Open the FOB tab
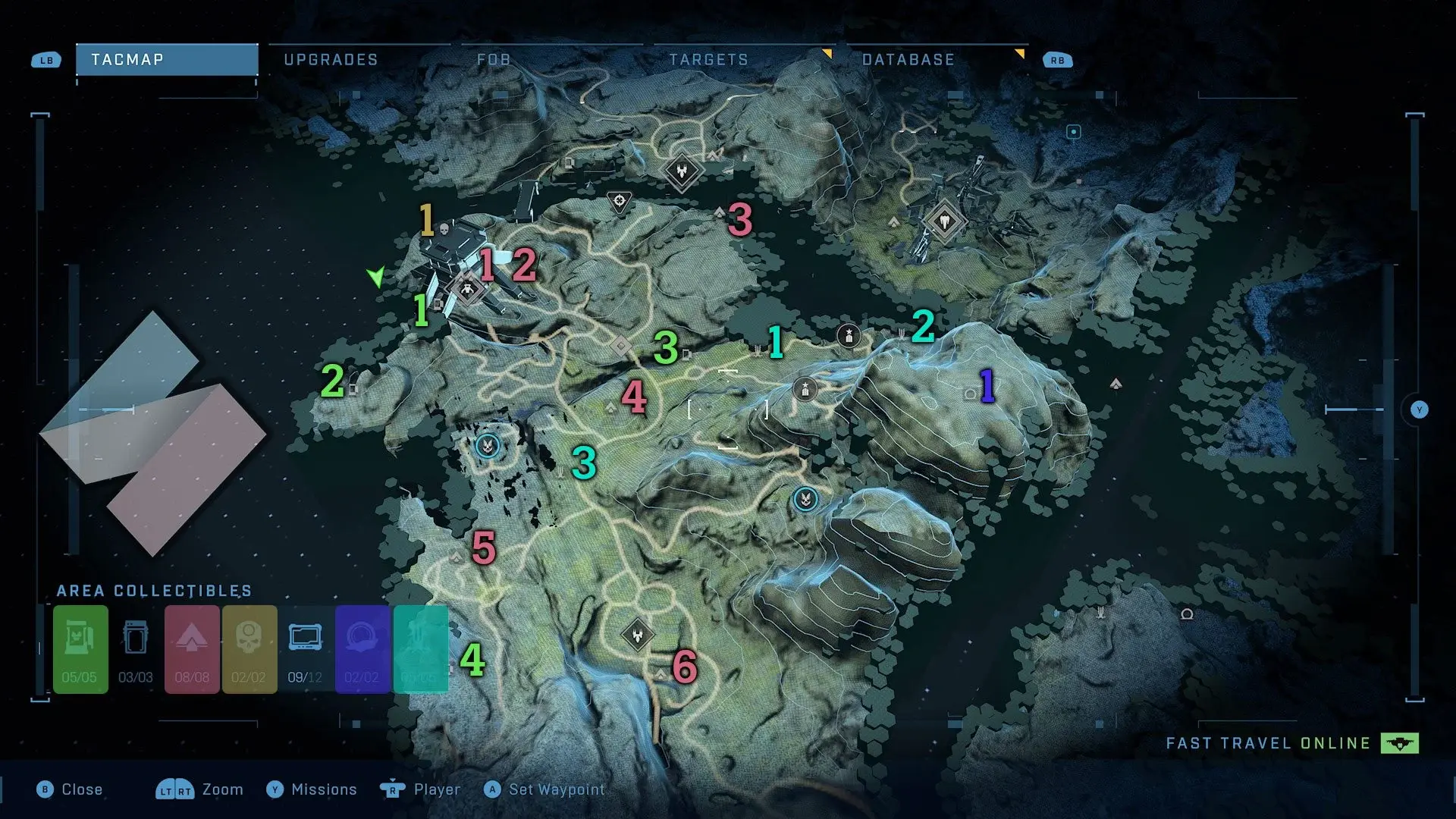This screenshot has width=1456, height=819. (x=494, y=60)
